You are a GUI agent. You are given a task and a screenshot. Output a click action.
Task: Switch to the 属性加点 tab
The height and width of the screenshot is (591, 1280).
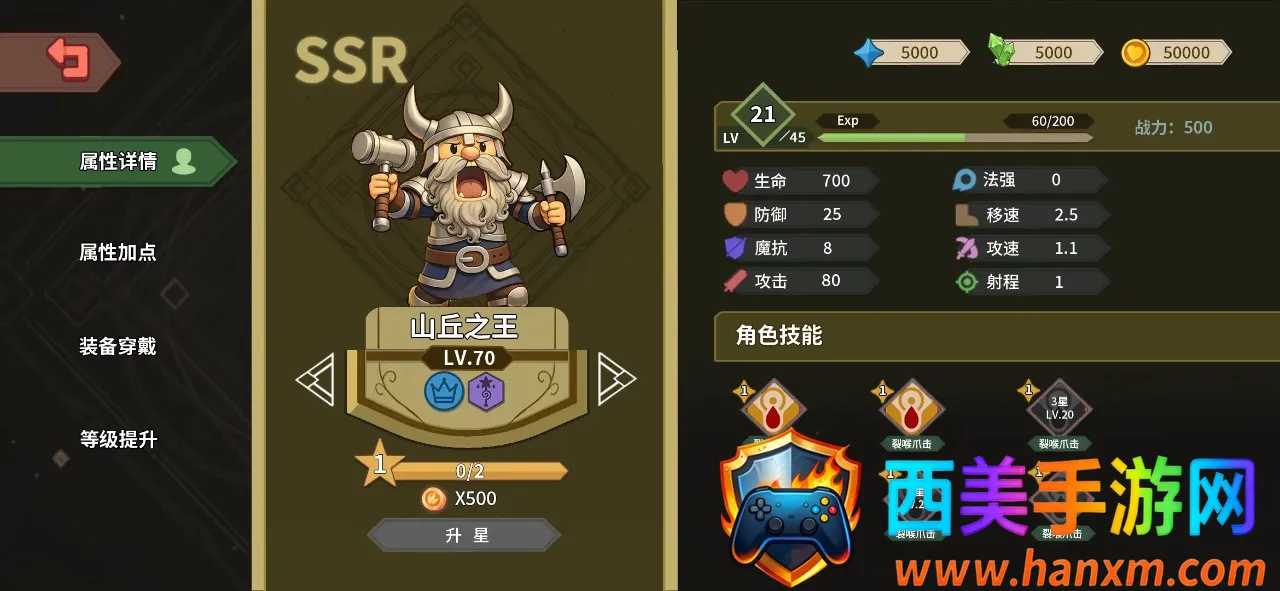pos(118,252)
